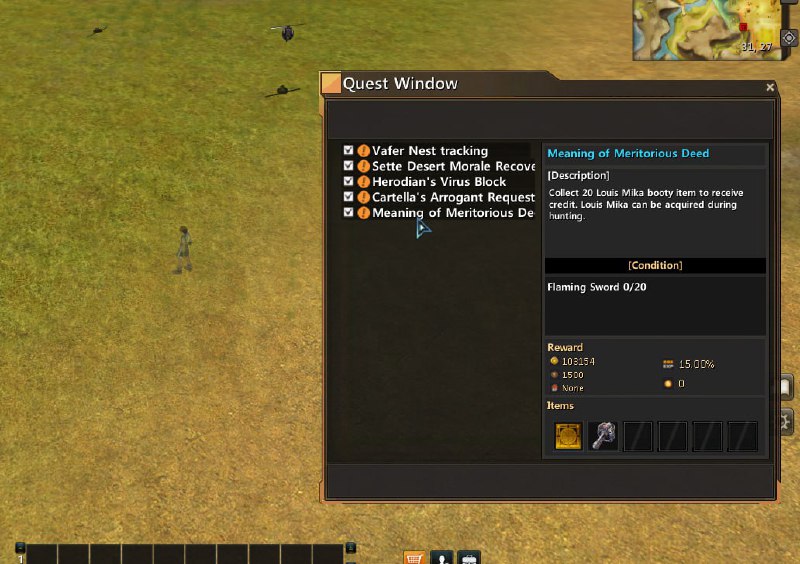Image resolution: width=800 pixels, height=564 pixels.
Task: Open the shopping cart store icon
Action: (414, 557)
